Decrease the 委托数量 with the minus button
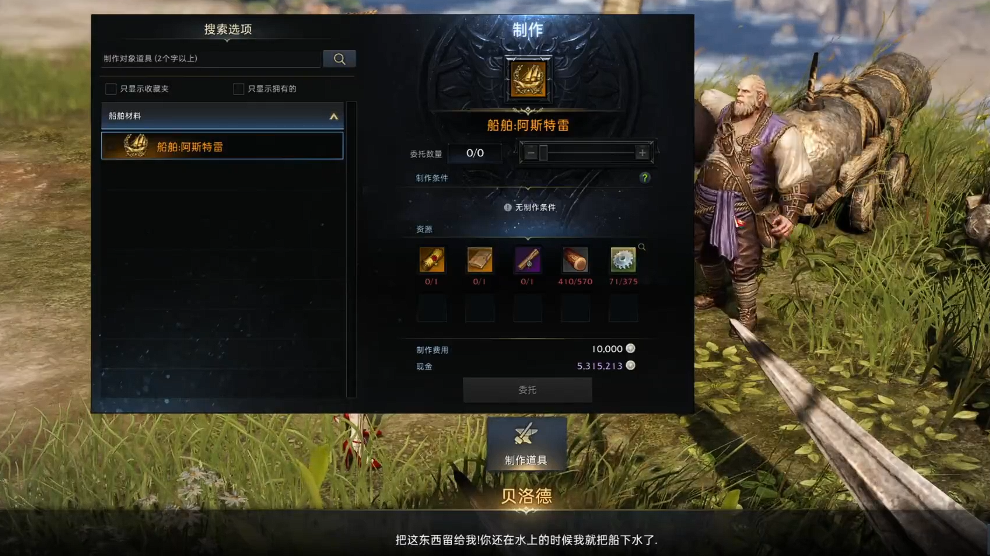The height and width of the screenshot is (556, 990). point(530,153)
